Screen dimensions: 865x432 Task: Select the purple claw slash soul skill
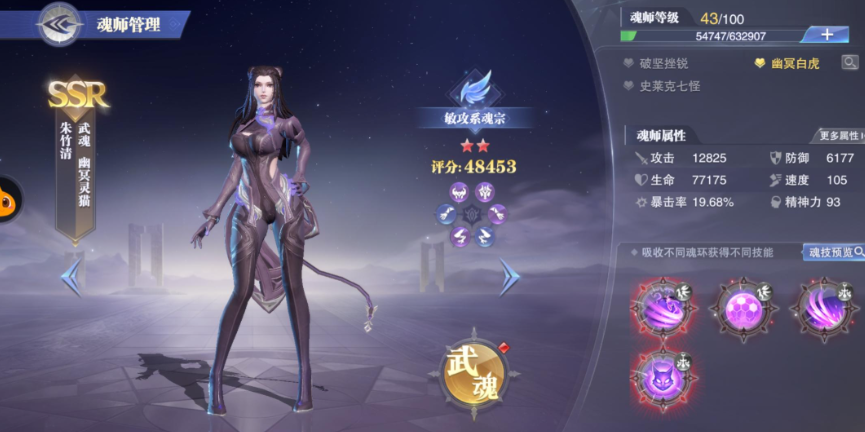point(824,305)
